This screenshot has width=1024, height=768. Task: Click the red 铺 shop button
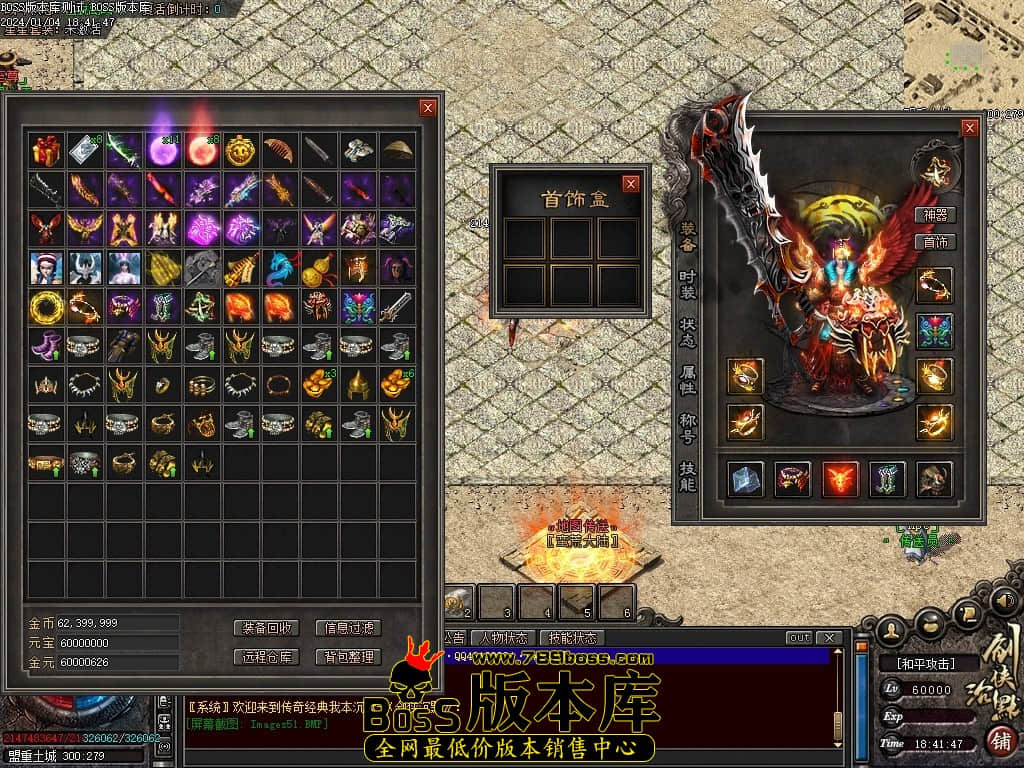998,741
